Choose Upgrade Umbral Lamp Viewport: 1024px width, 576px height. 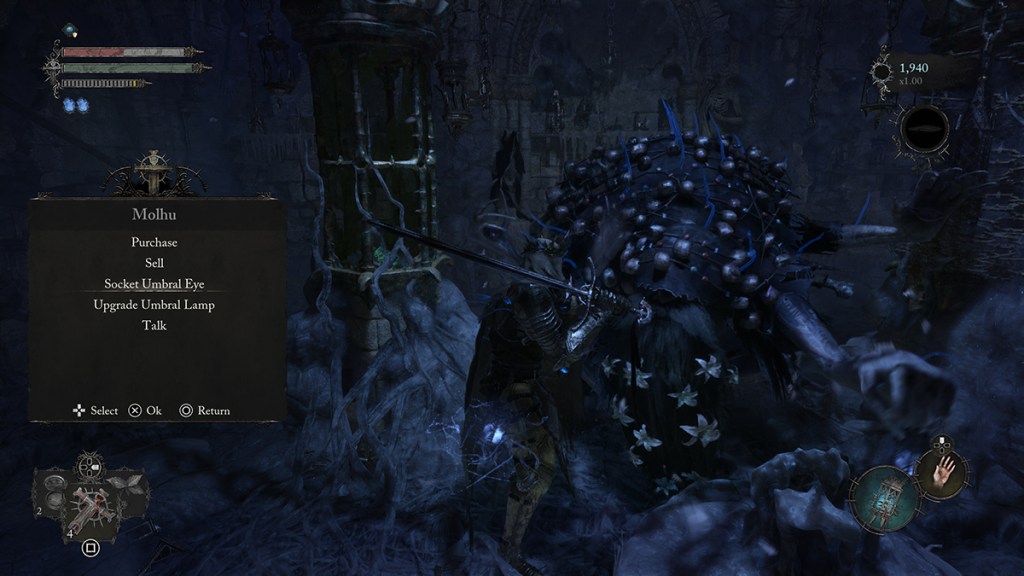[154, 305]
